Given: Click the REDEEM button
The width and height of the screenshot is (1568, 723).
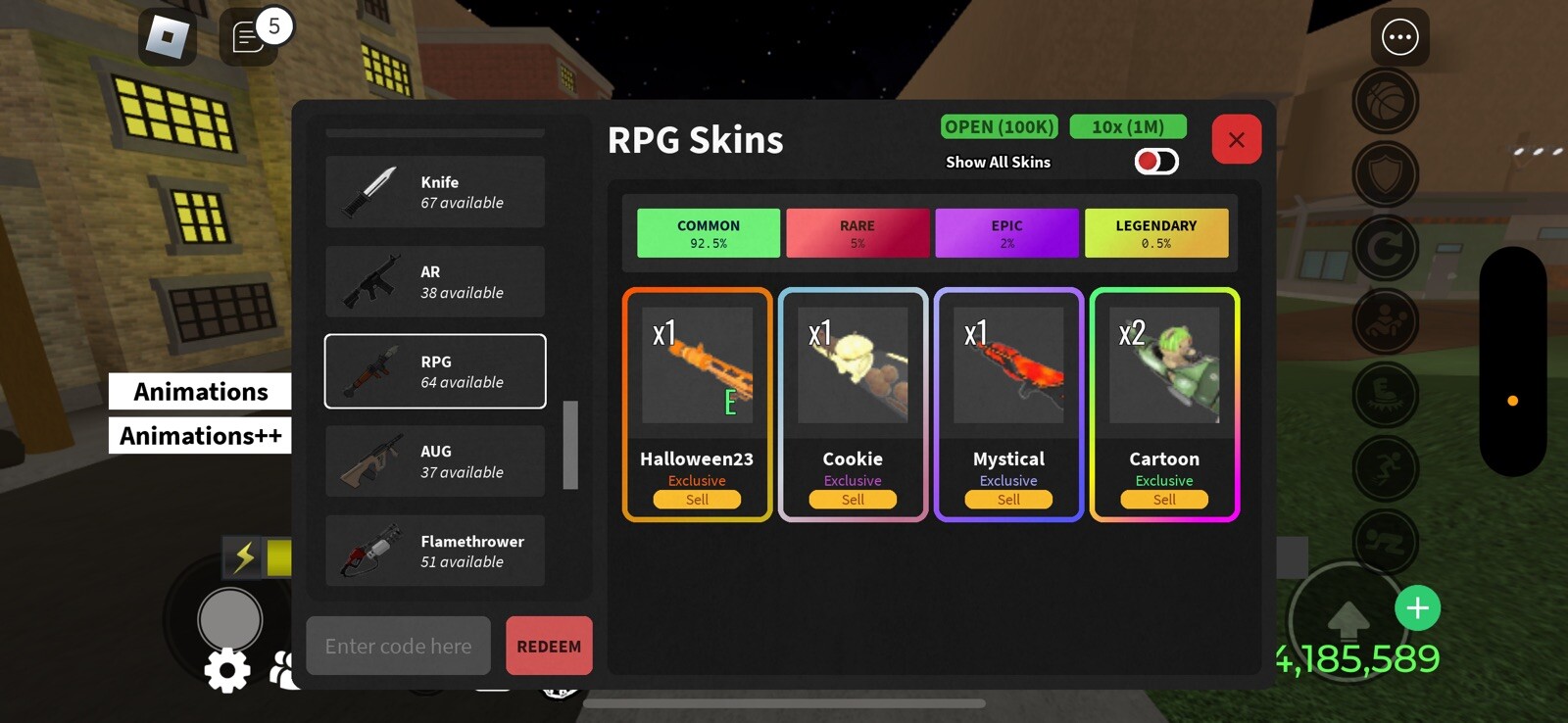Looking at the screenshot, I should pyautogui.click(x=548, y=646).
